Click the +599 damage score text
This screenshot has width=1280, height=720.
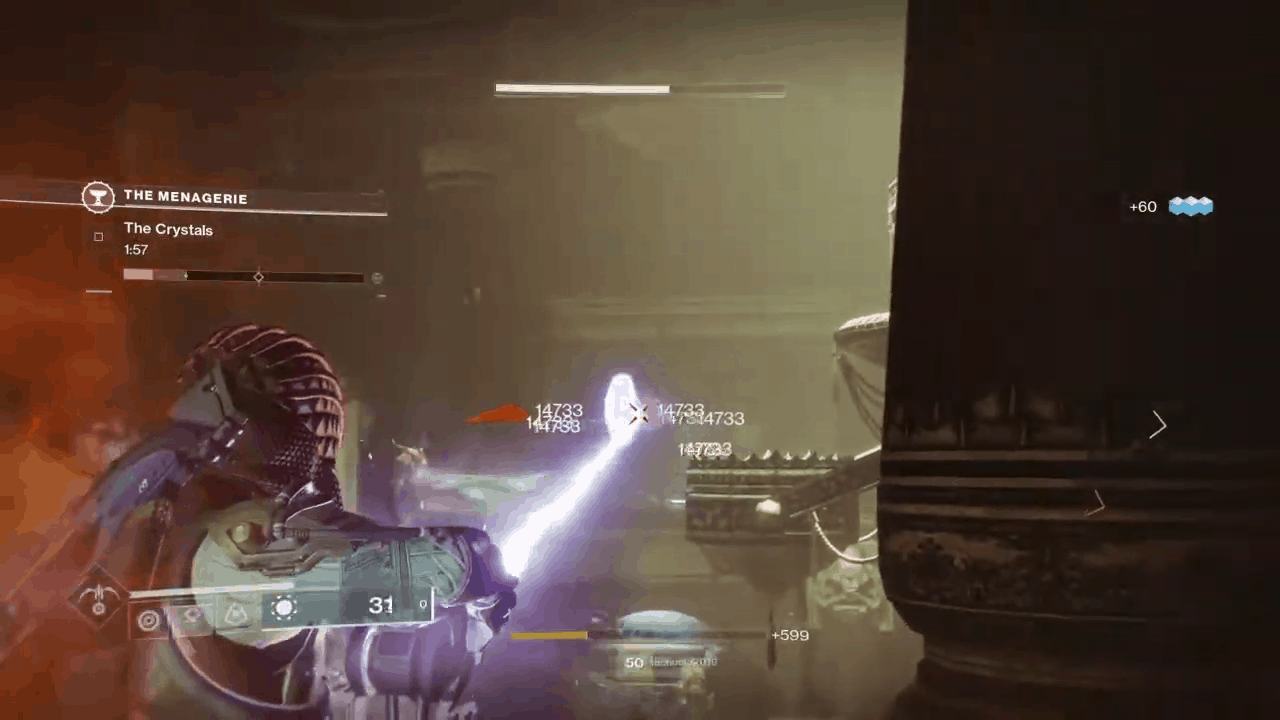(x=790, y=635)
